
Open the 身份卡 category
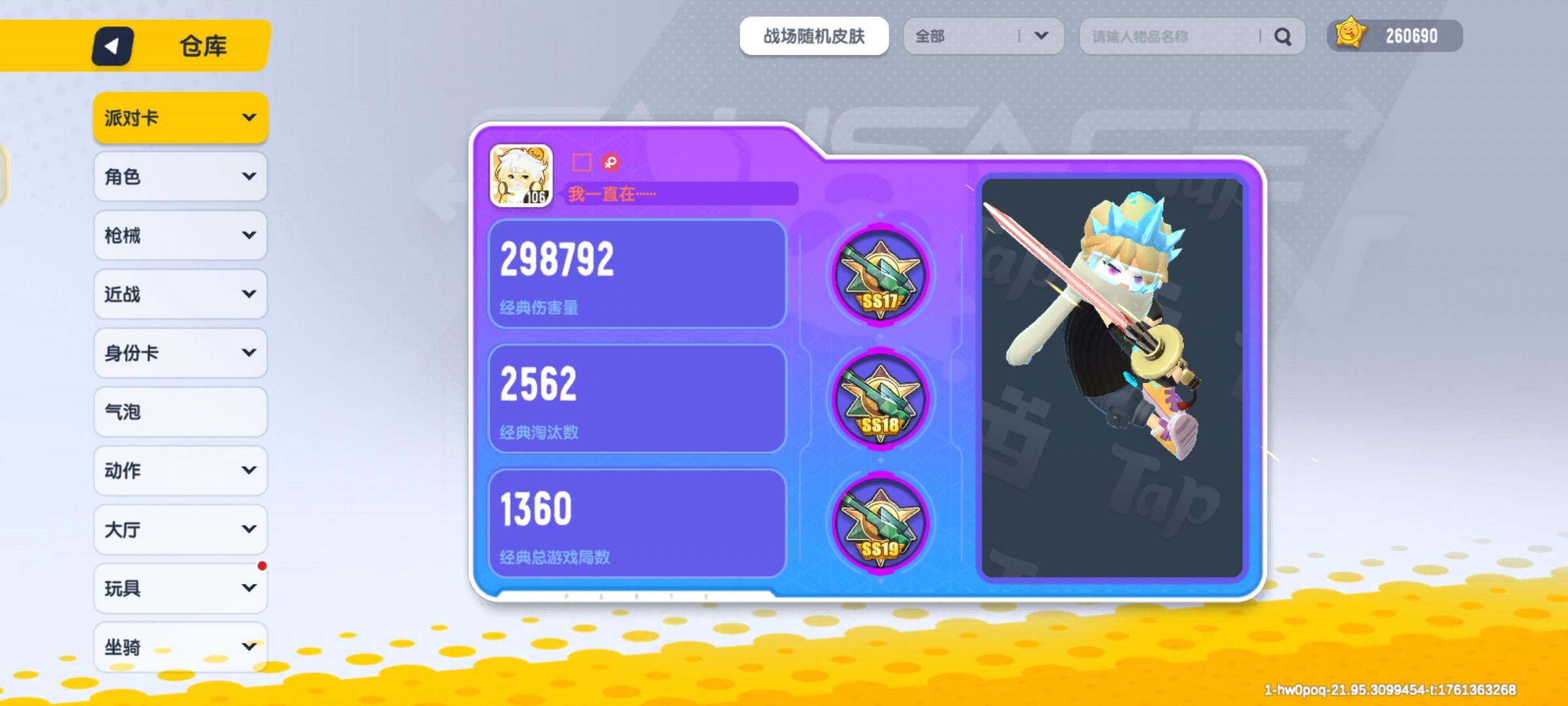tap(180, 353)
